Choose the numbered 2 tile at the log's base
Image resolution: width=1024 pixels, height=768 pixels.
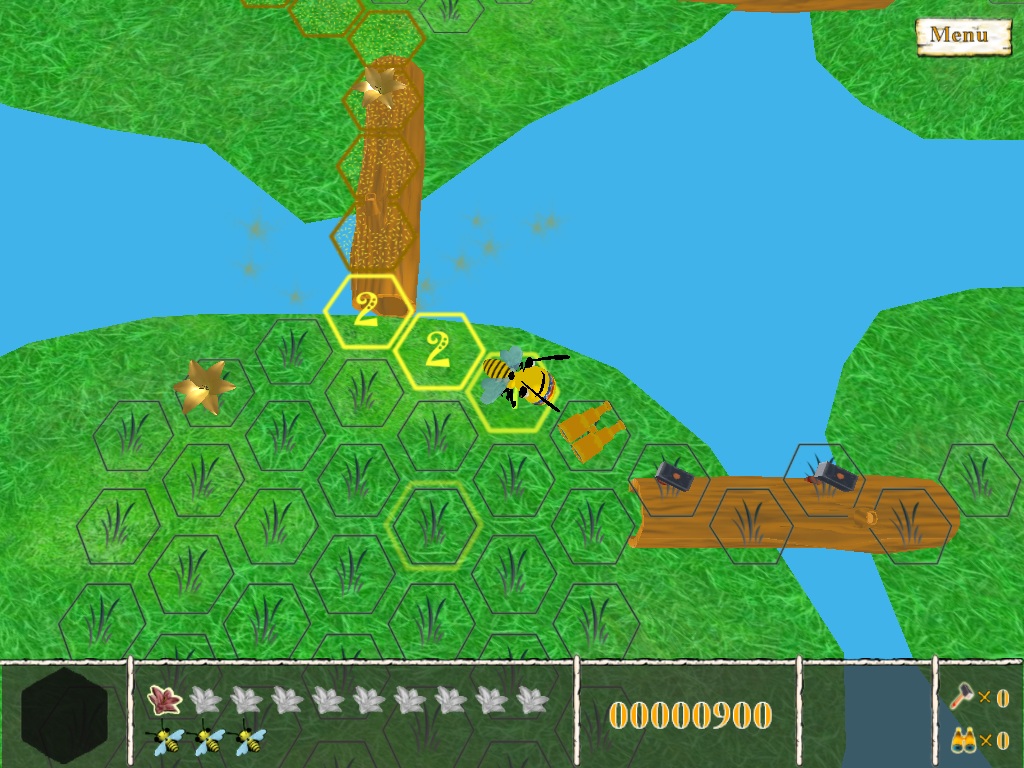tap(367, 311)
